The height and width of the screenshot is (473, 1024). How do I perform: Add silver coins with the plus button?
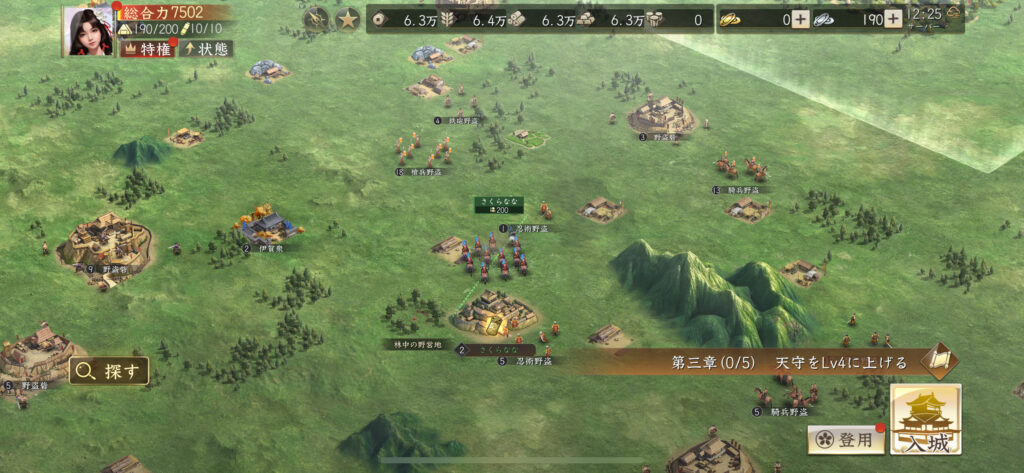coord(893,19)
